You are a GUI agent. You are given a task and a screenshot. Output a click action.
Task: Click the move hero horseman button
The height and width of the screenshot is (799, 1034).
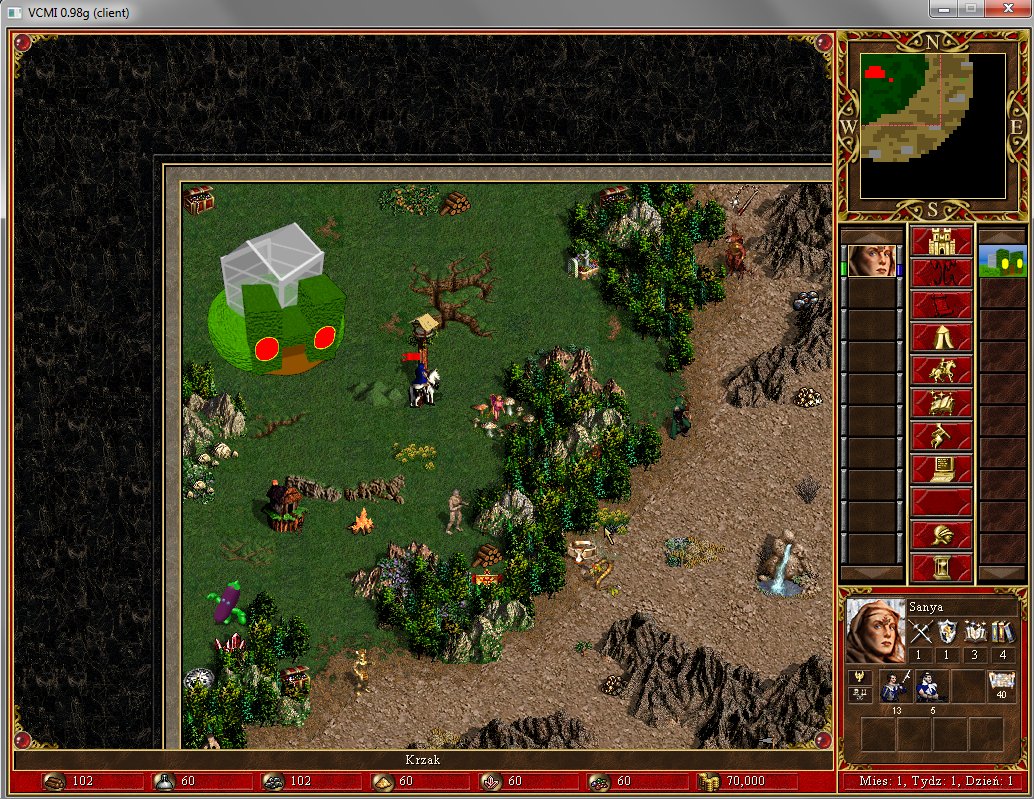coord(941,371)
